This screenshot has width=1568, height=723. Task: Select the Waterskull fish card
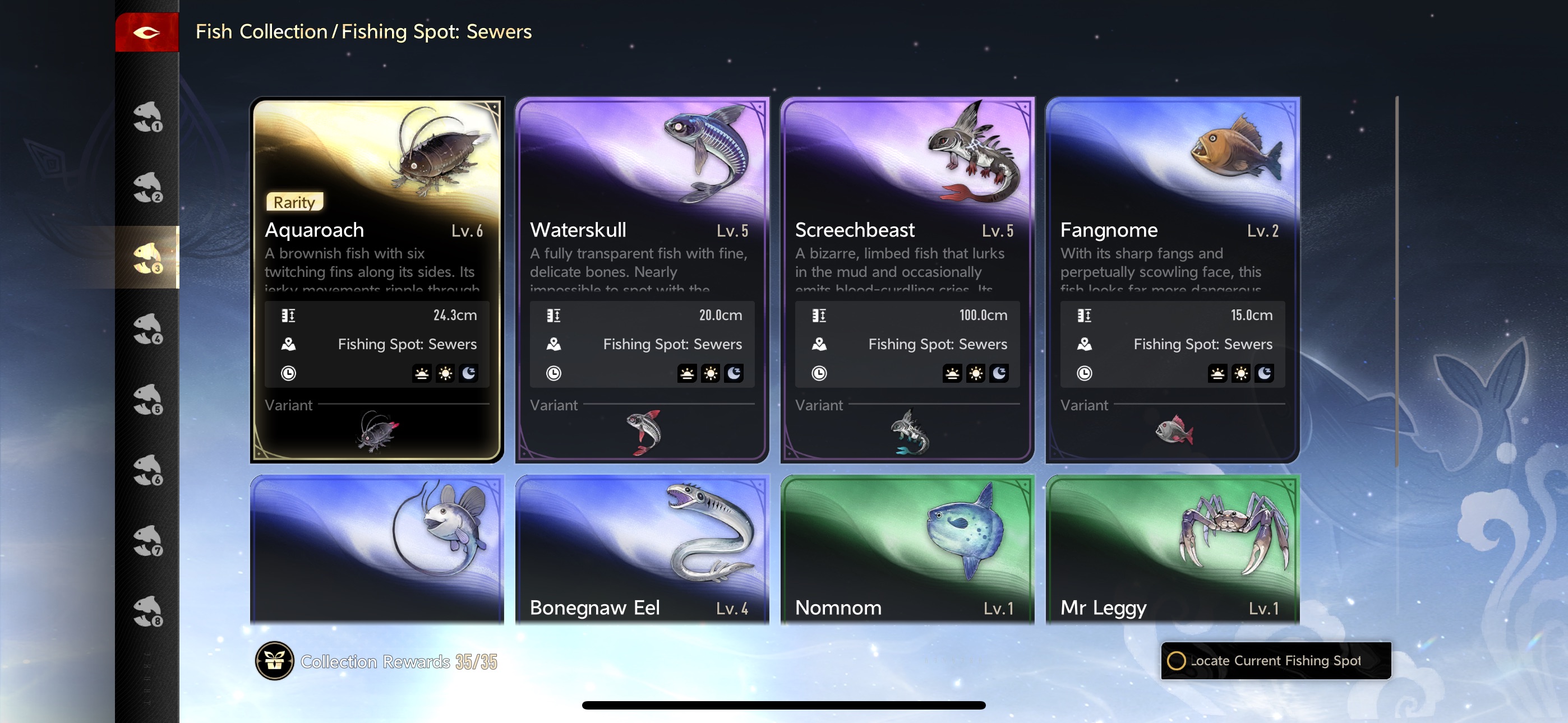click(642, 243)
